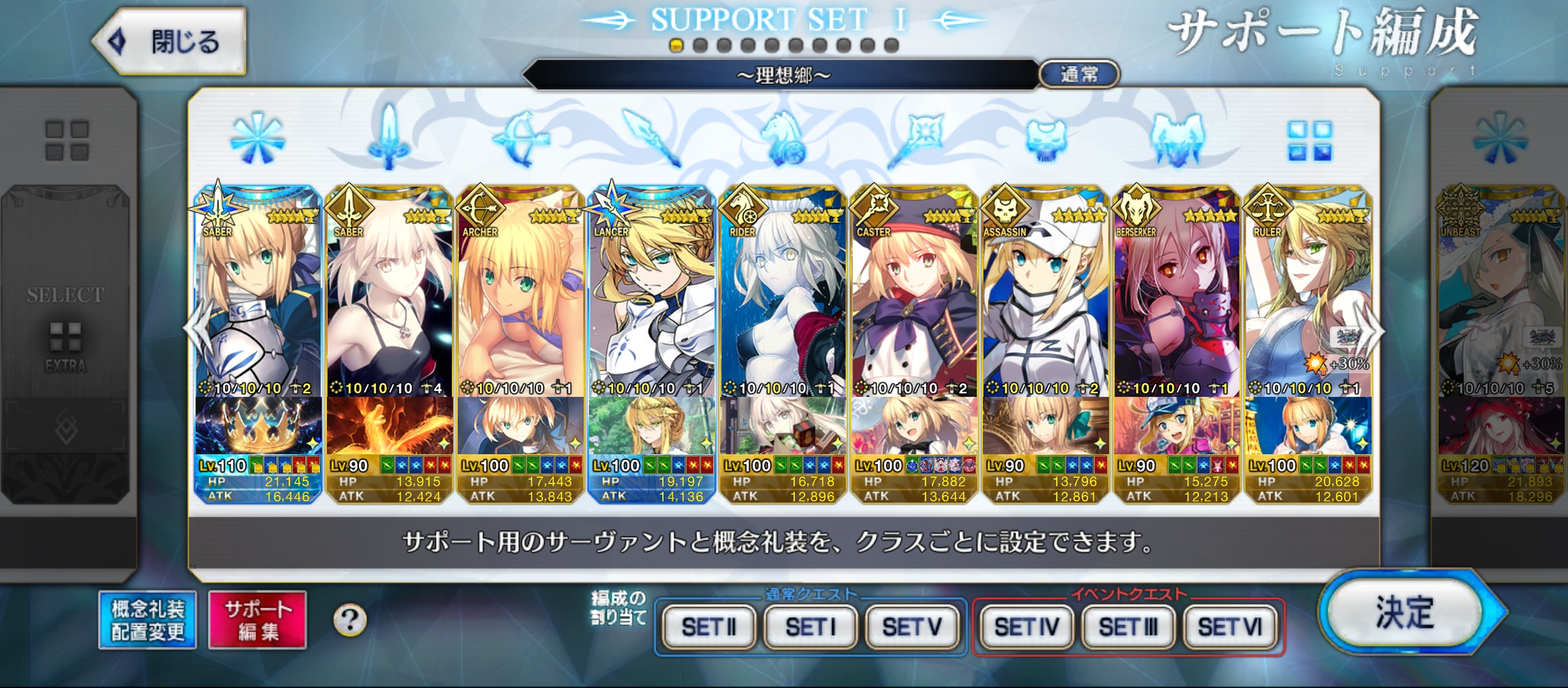Open 概念礼装 配置変更 option
This screenshot has height=688, width=1568.
point(148,620)
